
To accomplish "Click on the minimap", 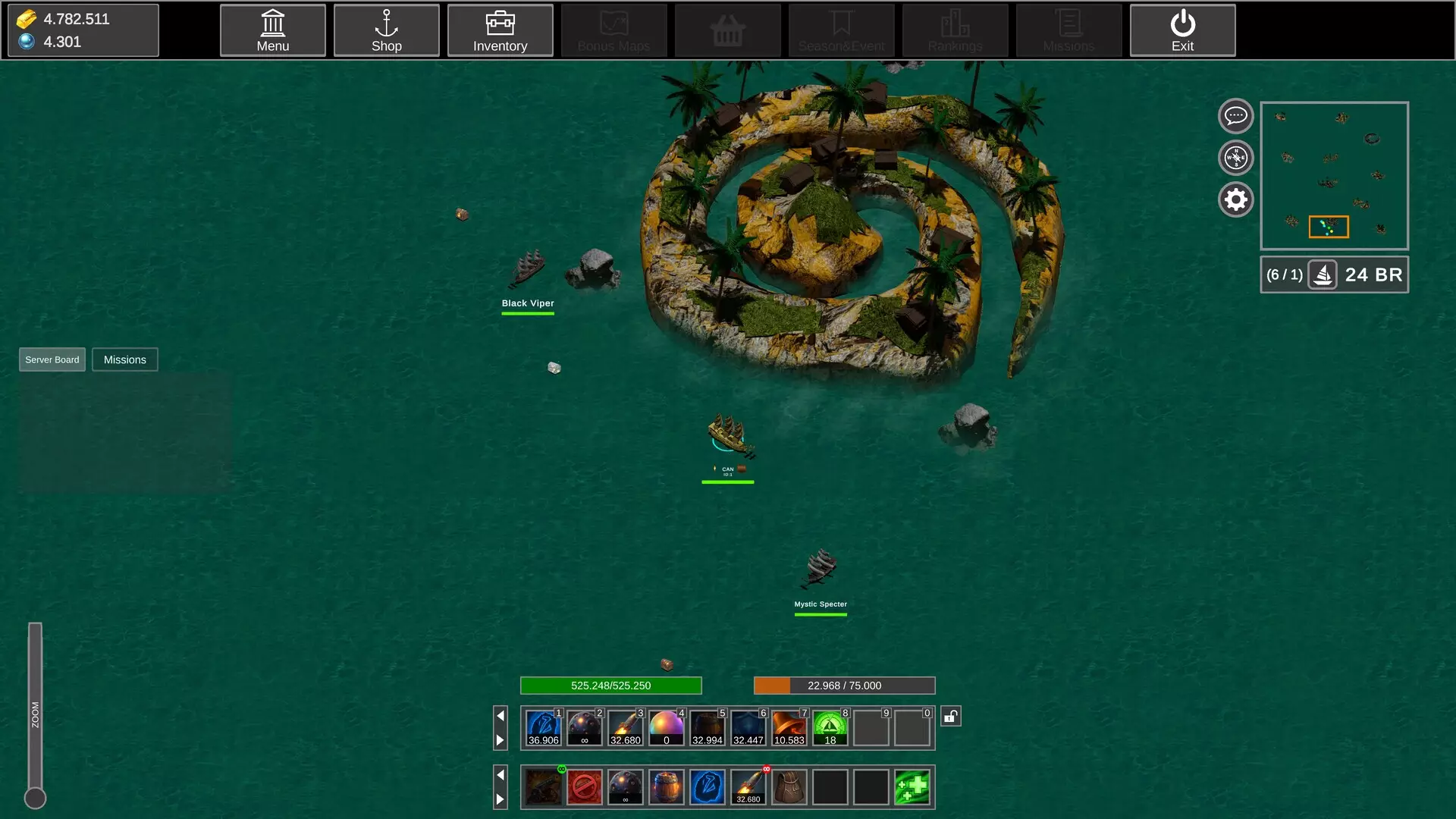I will (1334, 176).
